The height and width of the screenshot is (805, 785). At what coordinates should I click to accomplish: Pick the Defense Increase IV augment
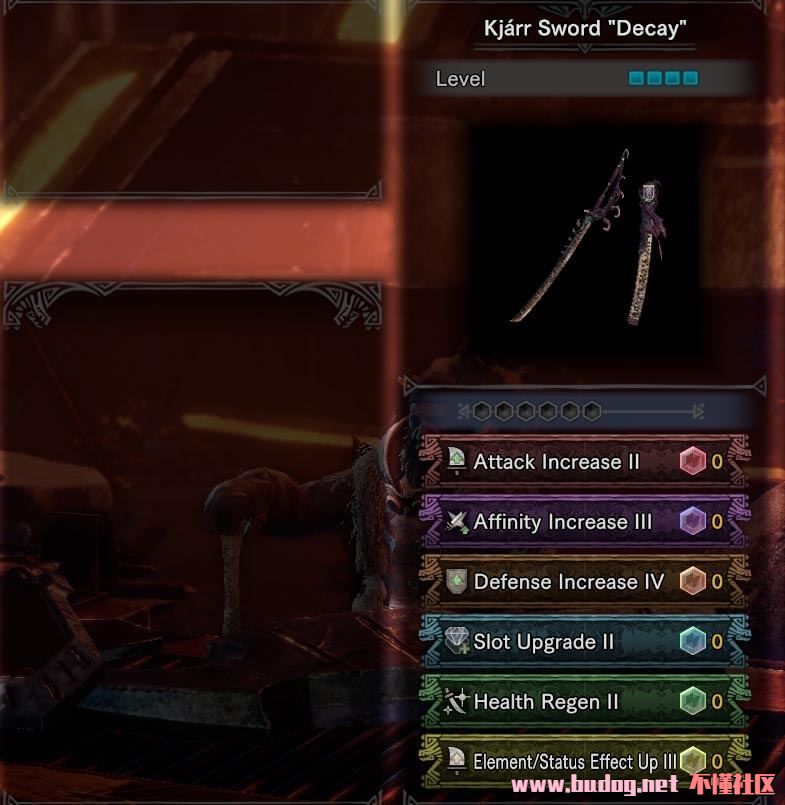pos(568,582)
